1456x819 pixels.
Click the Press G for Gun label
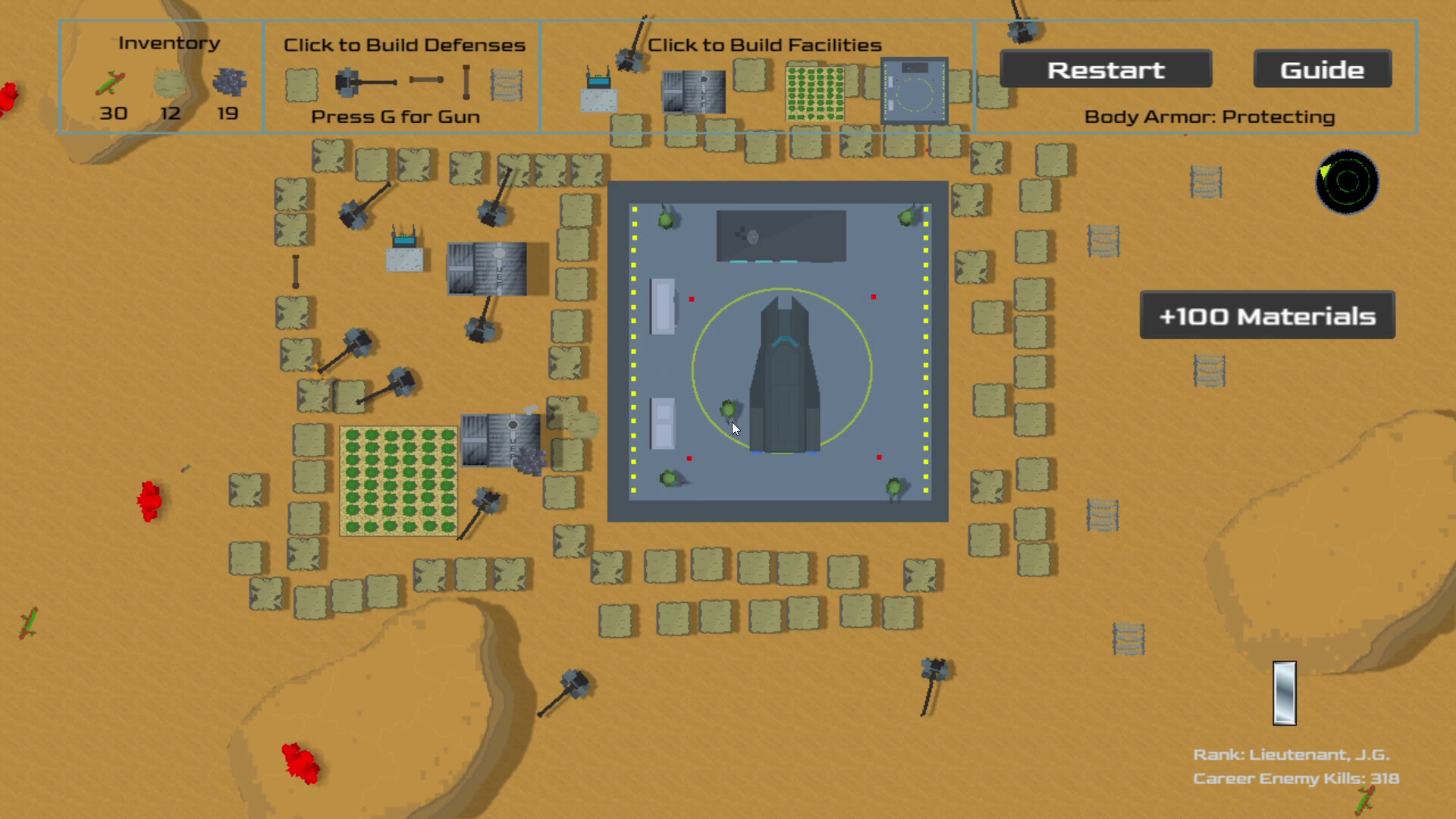394,116
